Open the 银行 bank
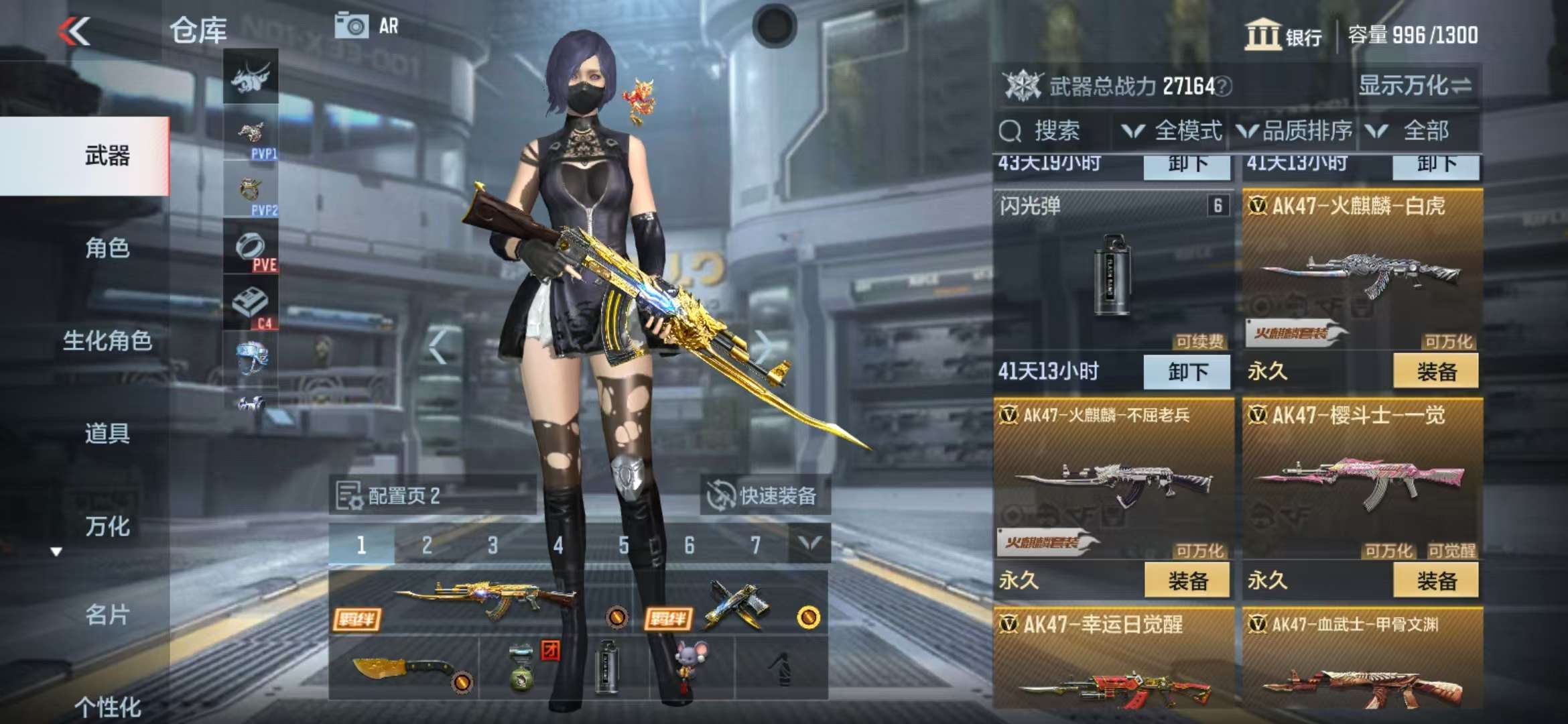 1283,35
